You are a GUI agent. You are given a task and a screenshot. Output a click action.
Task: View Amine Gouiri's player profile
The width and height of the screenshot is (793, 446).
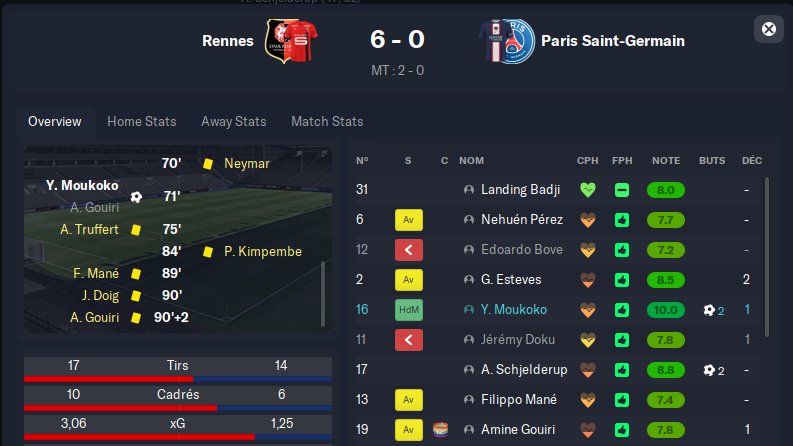pyautogui.click(x=520, y=430)
